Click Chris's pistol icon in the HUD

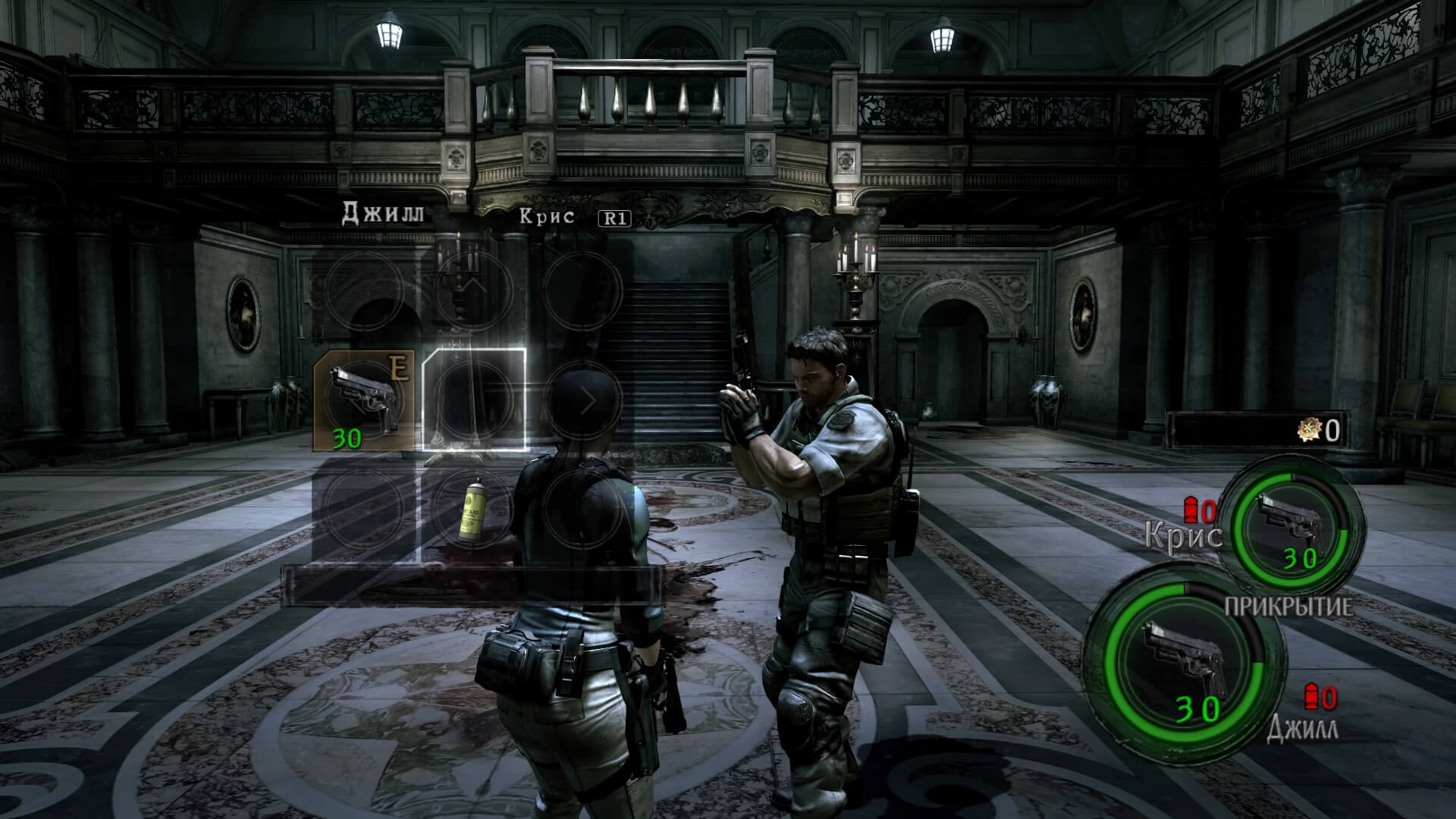point(1286,524)
